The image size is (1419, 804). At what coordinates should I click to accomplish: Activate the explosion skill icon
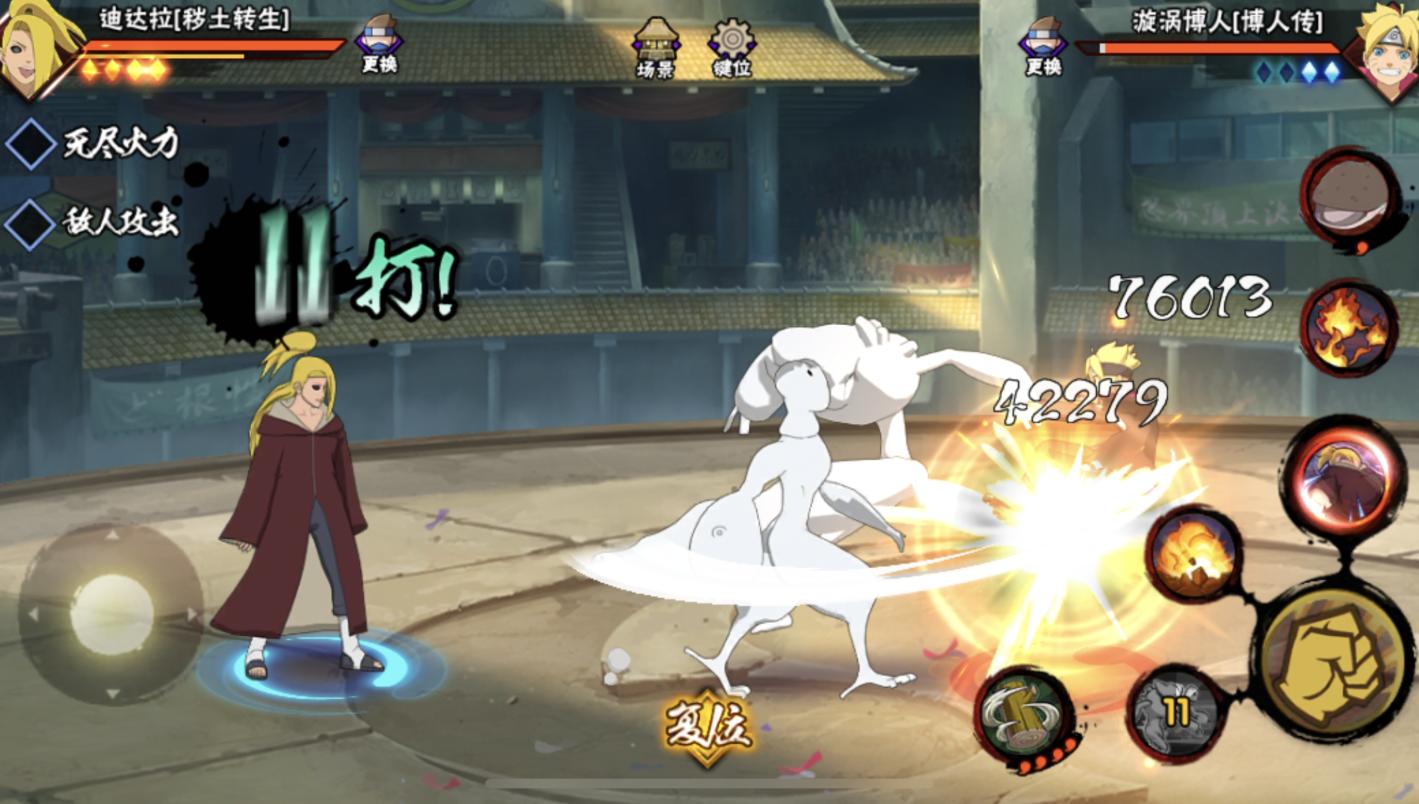coord(1194,554)
